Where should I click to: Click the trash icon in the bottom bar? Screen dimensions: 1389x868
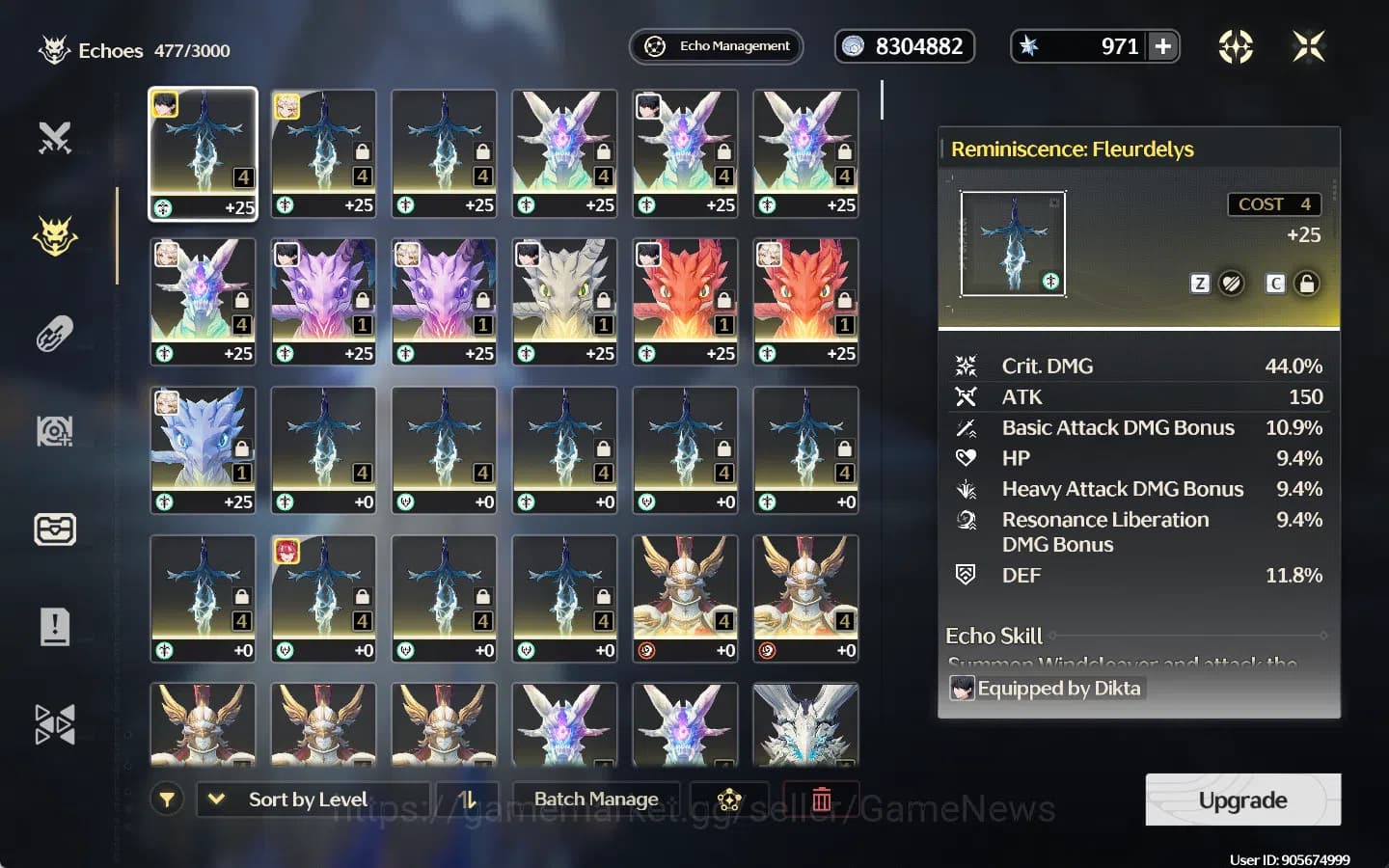821,799
